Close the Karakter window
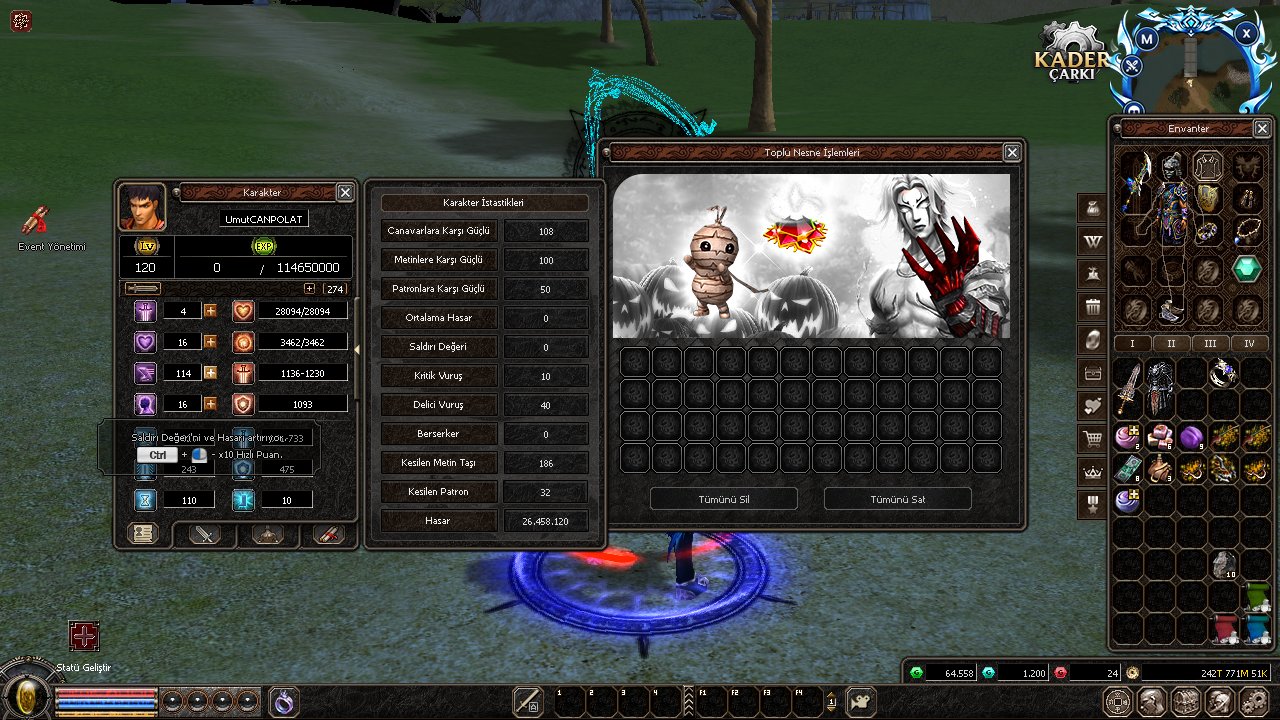This screenshot has width=1280, height=720. pyautogui.click(x=345, y=192)
